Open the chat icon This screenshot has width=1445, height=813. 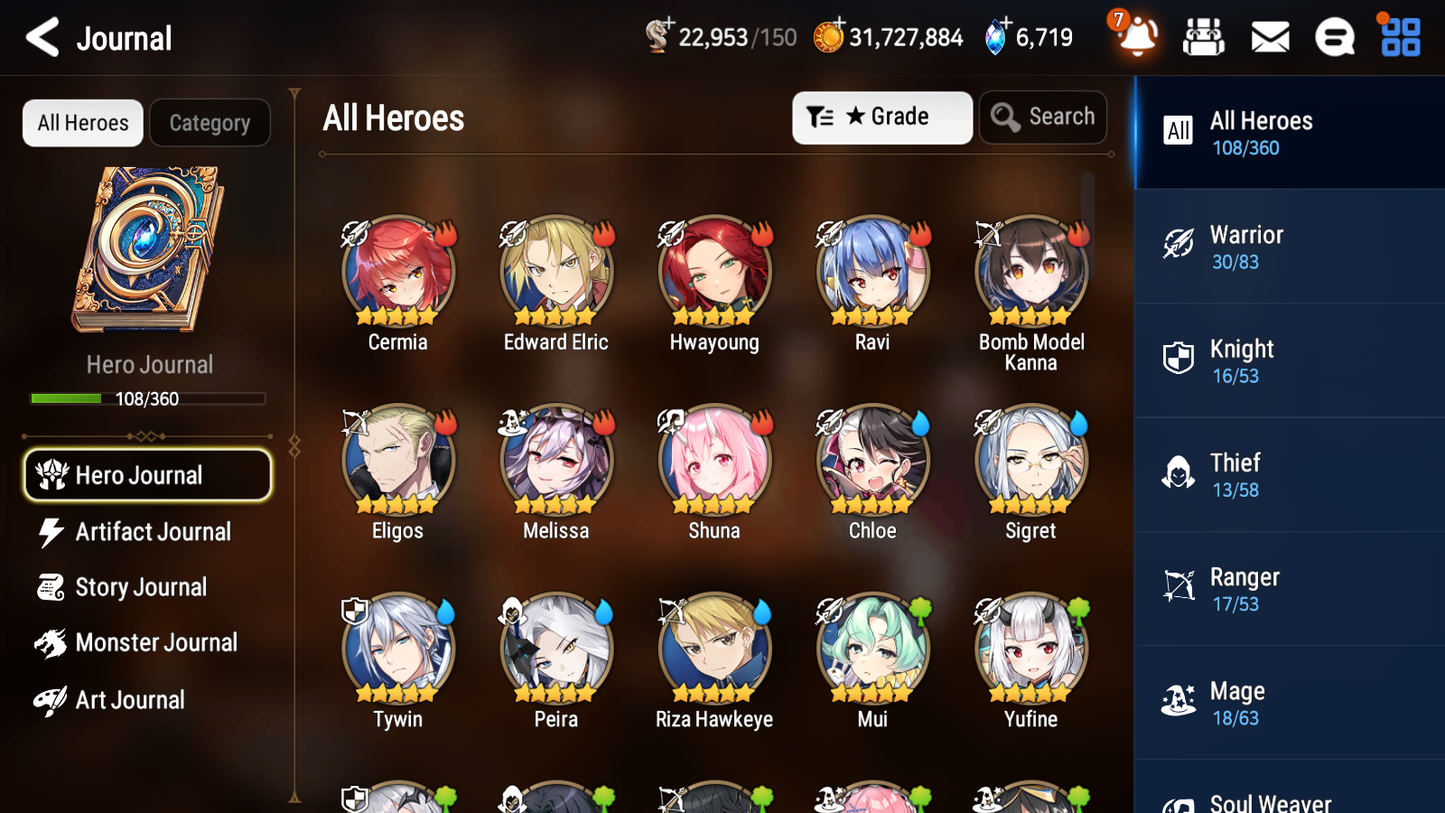click(1334, 35)
